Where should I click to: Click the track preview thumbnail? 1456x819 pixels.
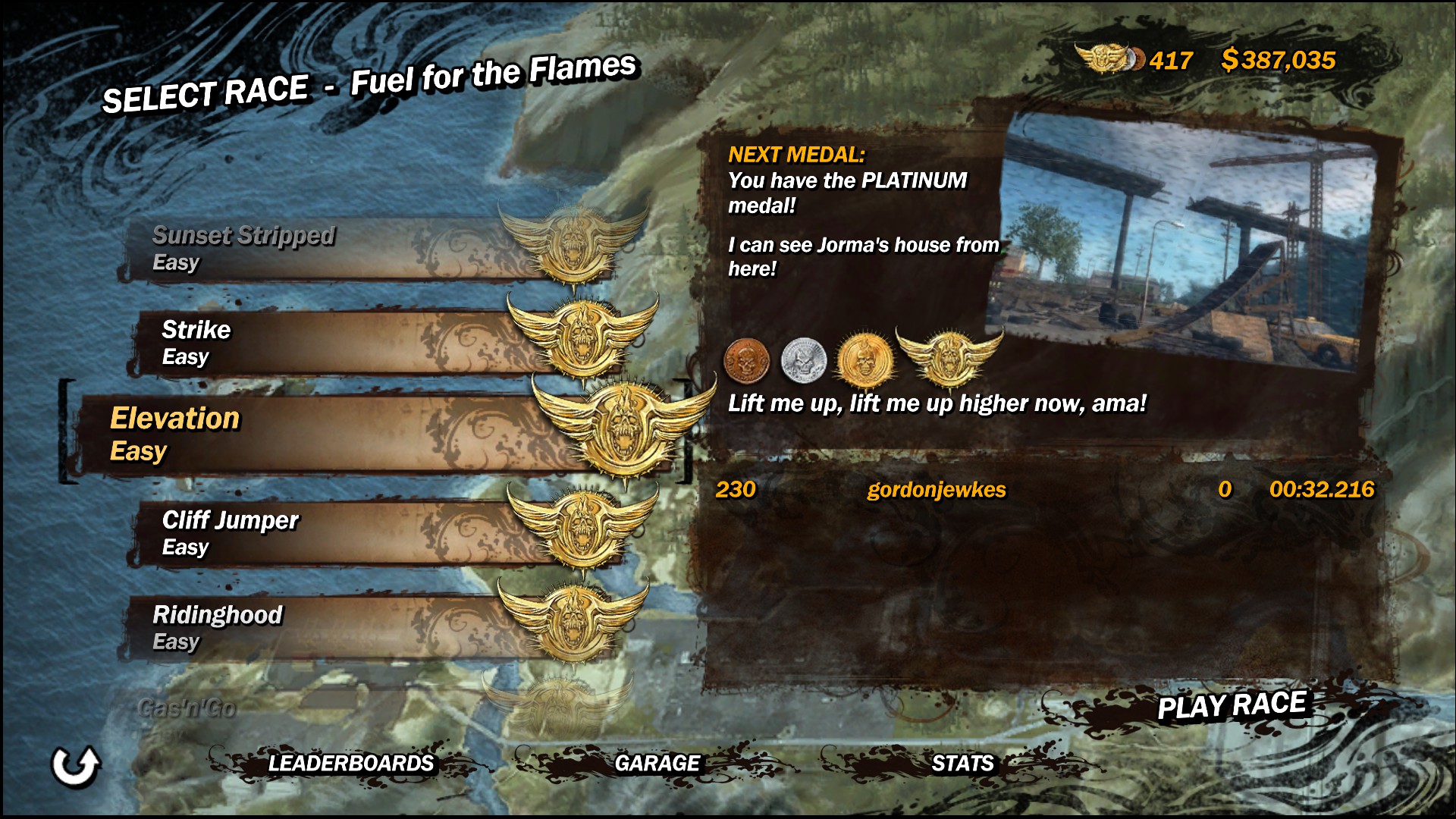pos(1187,243)
